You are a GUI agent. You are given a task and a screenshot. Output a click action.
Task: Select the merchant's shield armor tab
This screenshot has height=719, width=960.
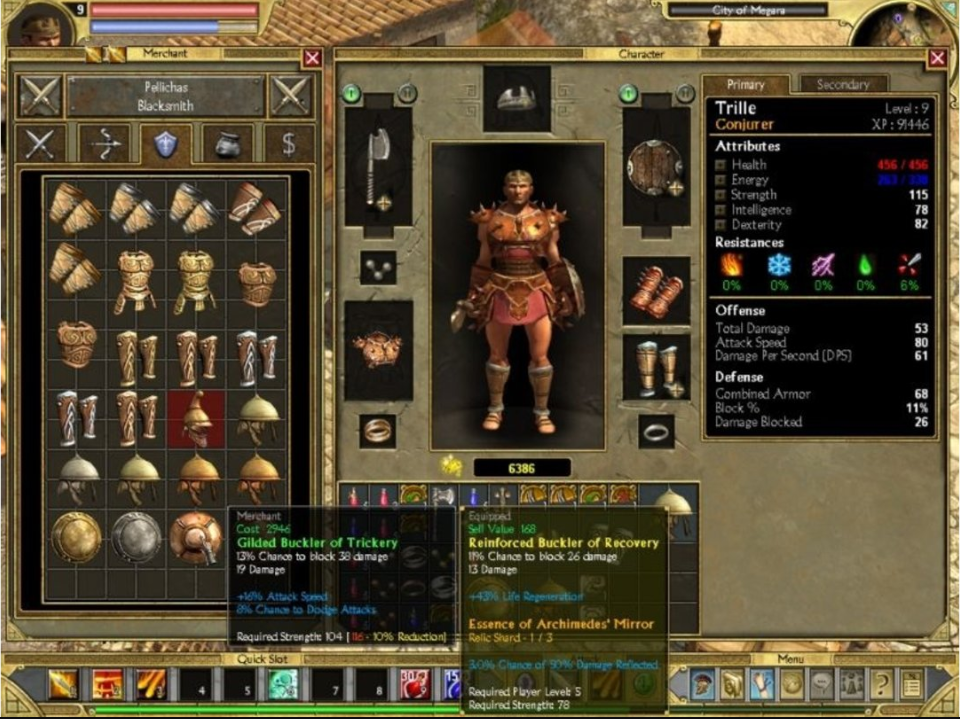(x=166, y=145)
